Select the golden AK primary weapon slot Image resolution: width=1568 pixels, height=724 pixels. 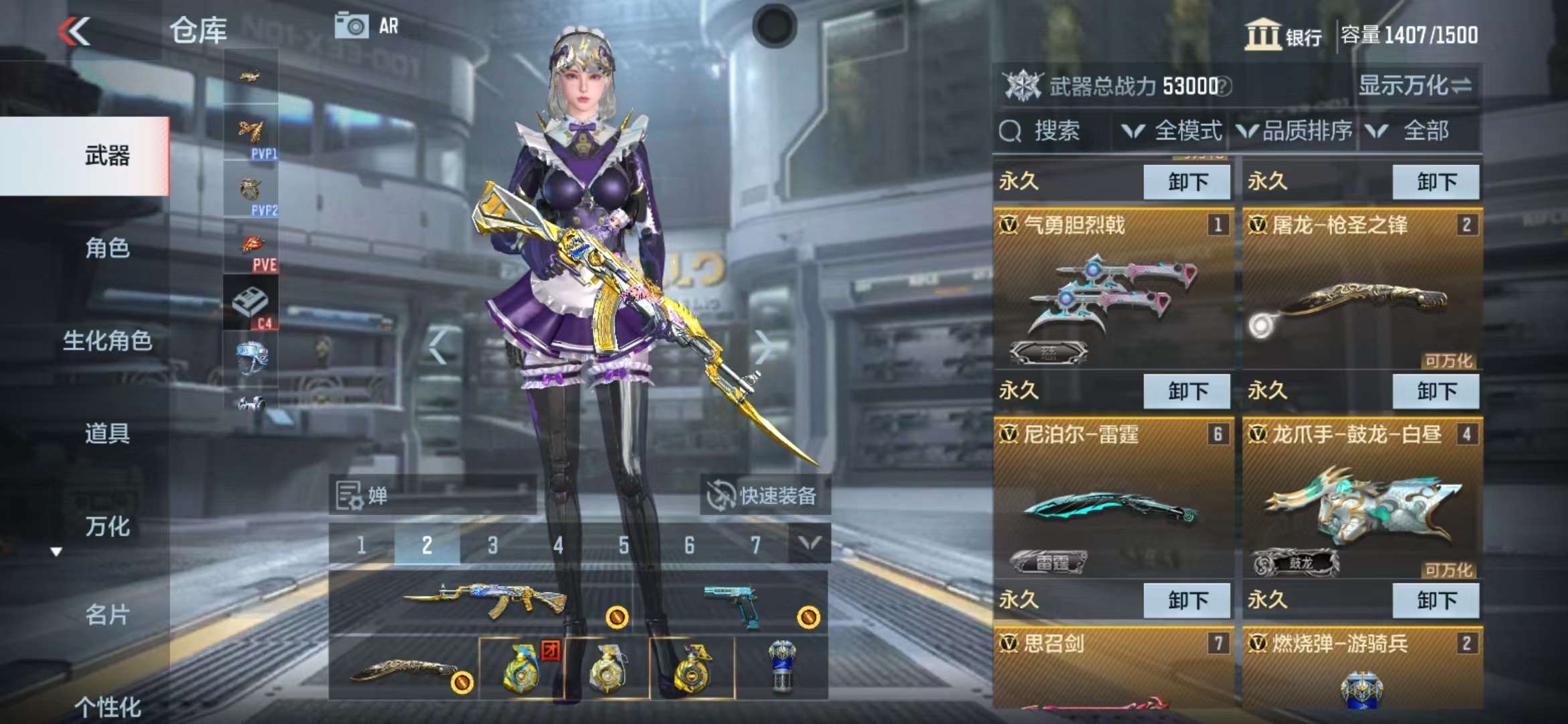(482, 600)
